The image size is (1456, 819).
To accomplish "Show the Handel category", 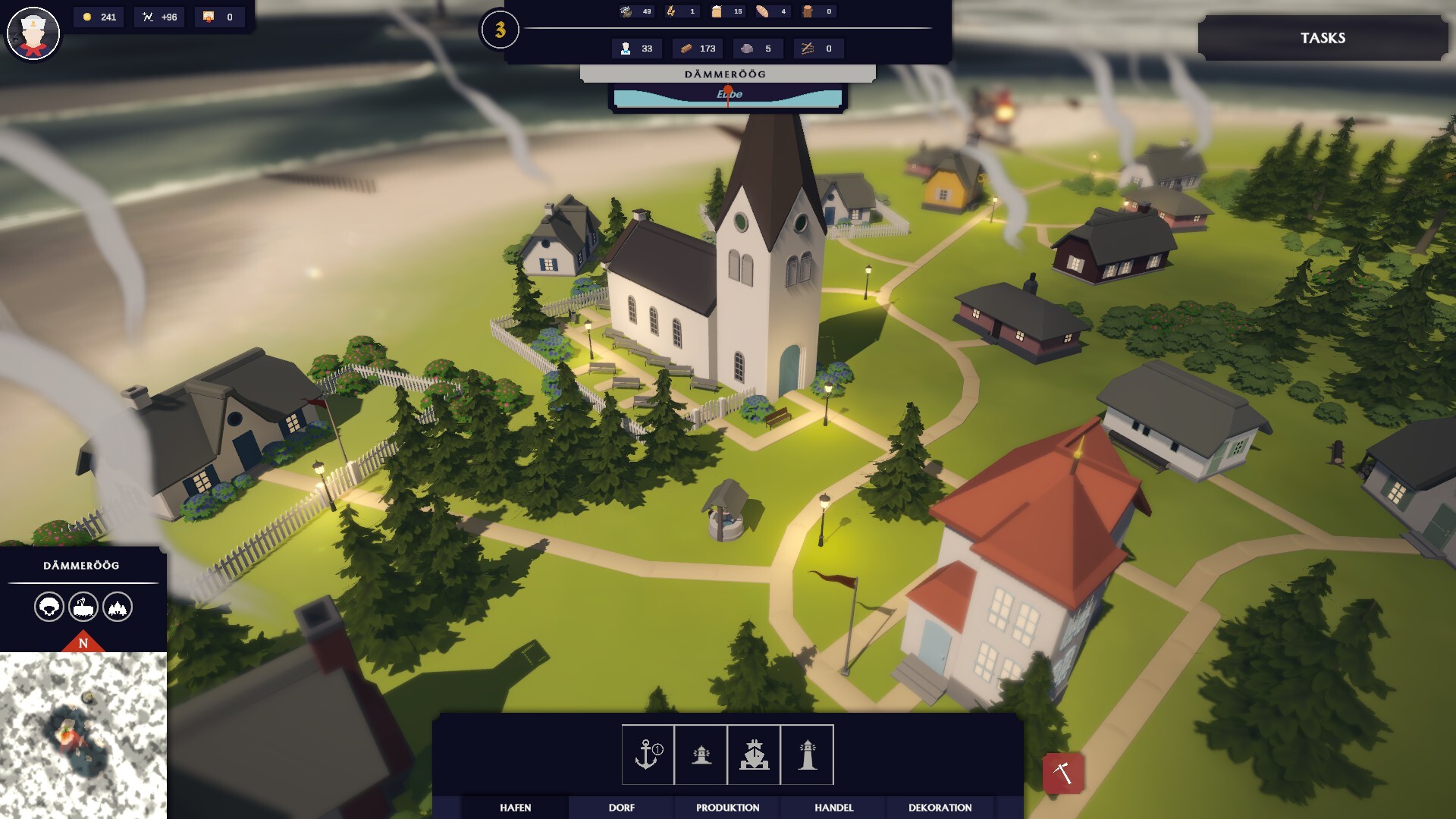I will 834,808.
